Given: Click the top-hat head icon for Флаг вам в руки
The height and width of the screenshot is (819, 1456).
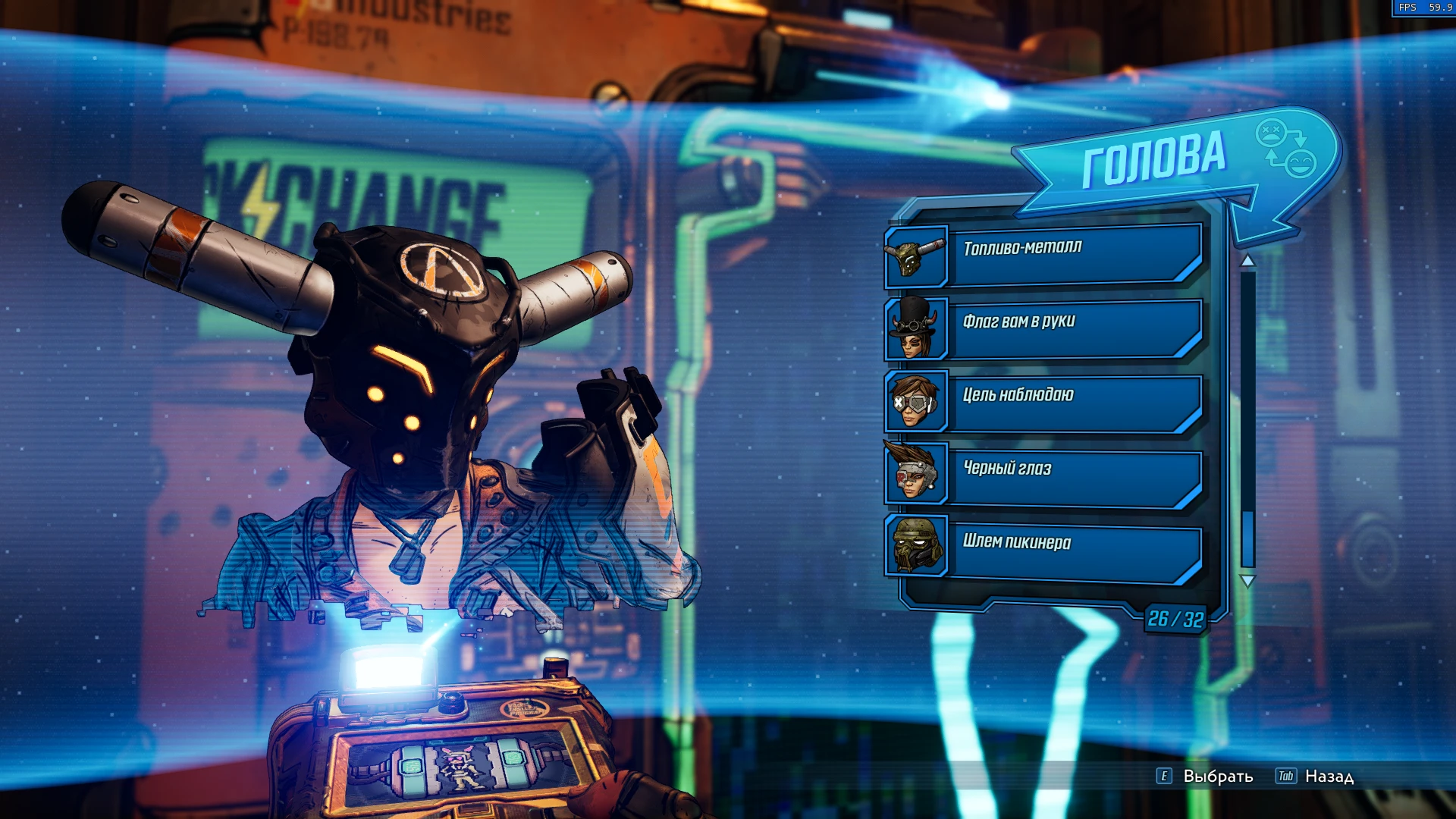Looking at the screenshot, I should coord(915,328).
